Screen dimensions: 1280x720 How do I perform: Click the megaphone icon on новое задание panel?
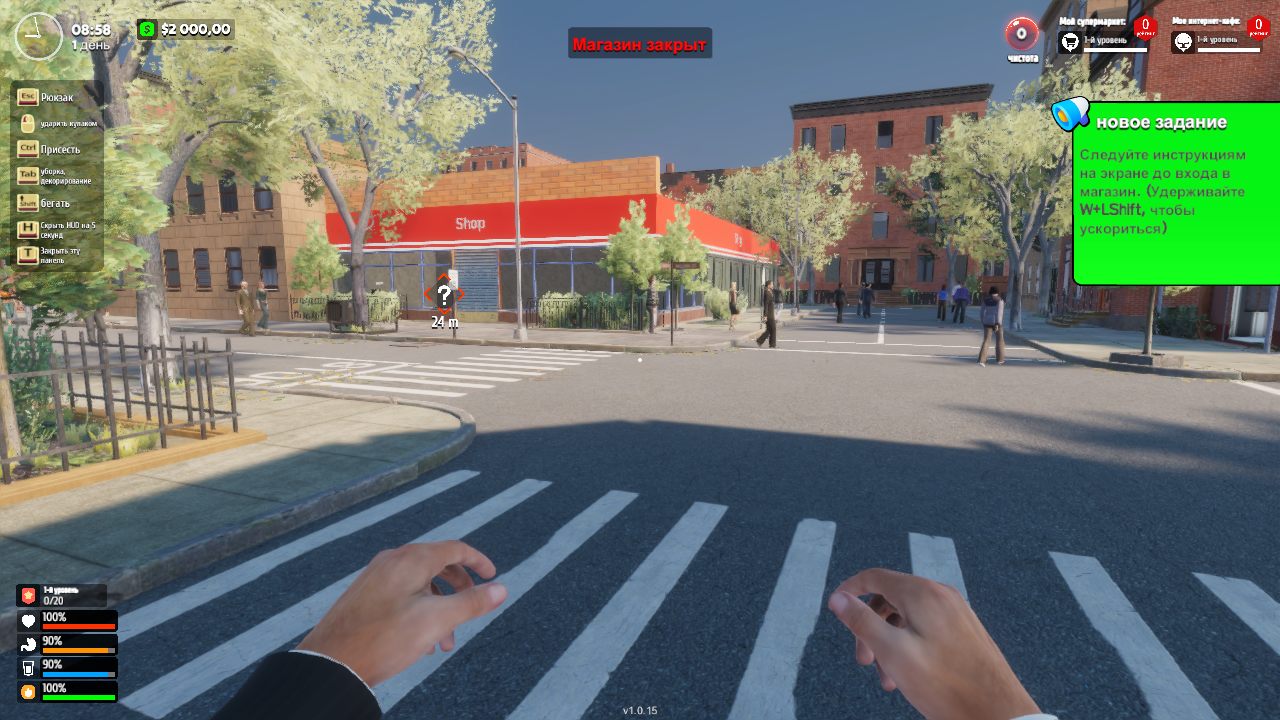[x=1071, y=114]
